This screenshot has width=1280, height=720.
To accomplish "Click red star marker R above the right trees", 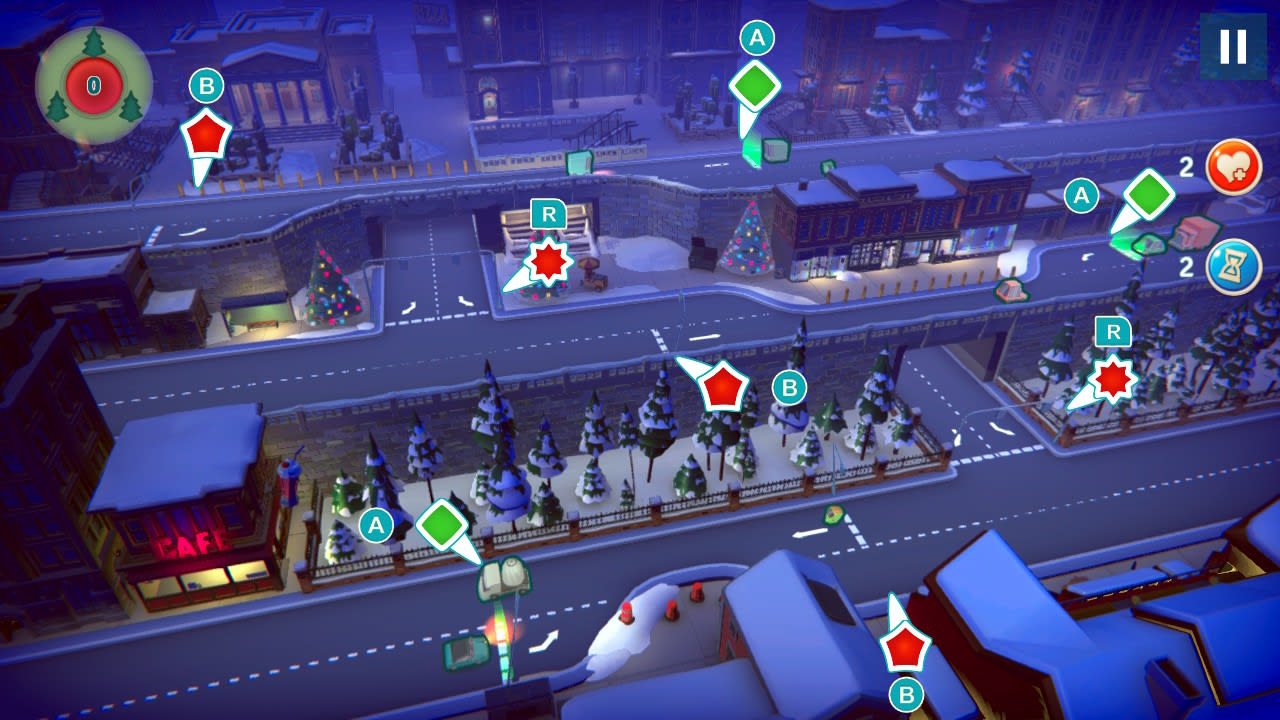I will click(x=1113, y=377).
